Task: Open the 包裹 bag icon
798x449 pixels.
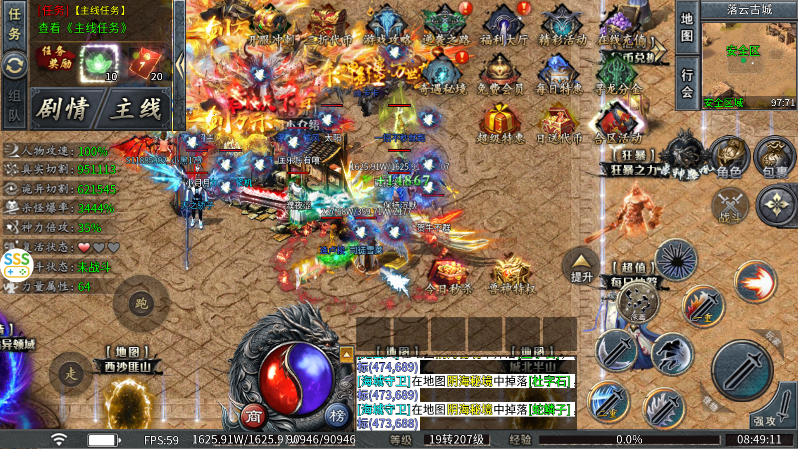Action: (774, 158)
